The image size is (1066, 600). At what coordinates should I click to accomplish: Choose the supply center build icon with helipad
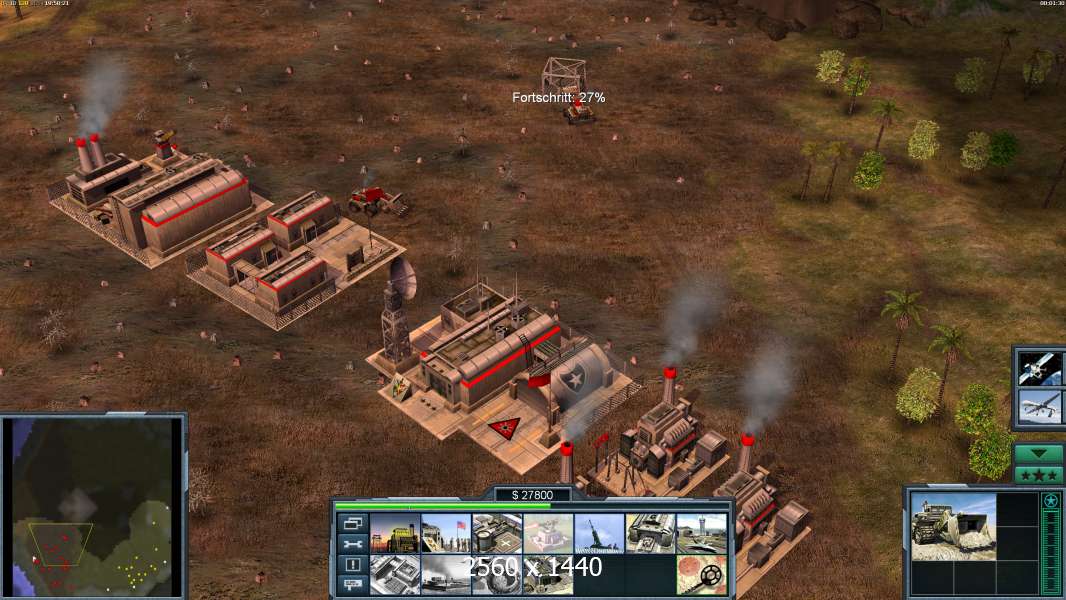coord(497,533)
